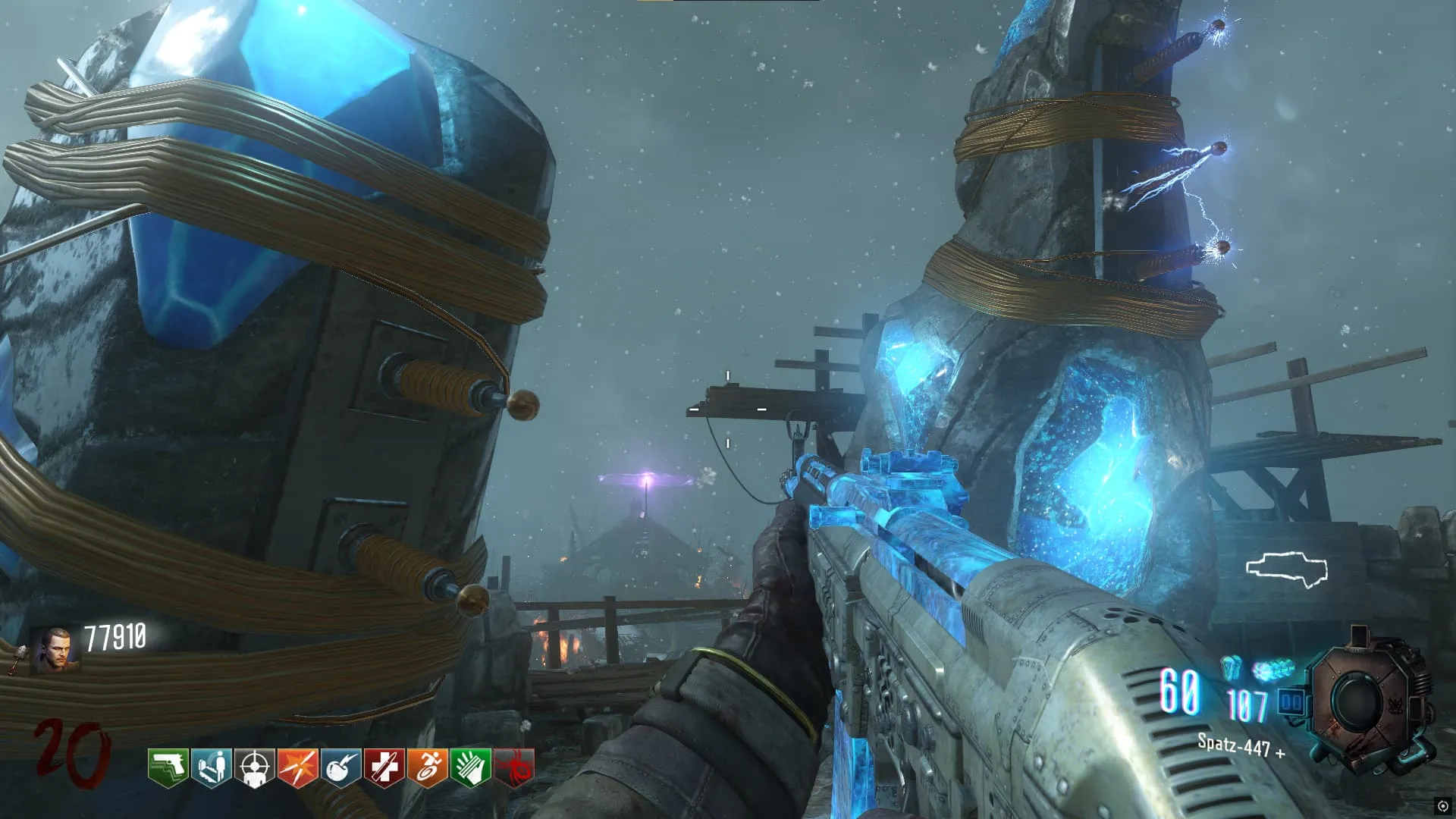Viewport: 1456px width, 819px height.
Task: Select the Mule Kick green pistol perk icon
Action: point(168,768)
